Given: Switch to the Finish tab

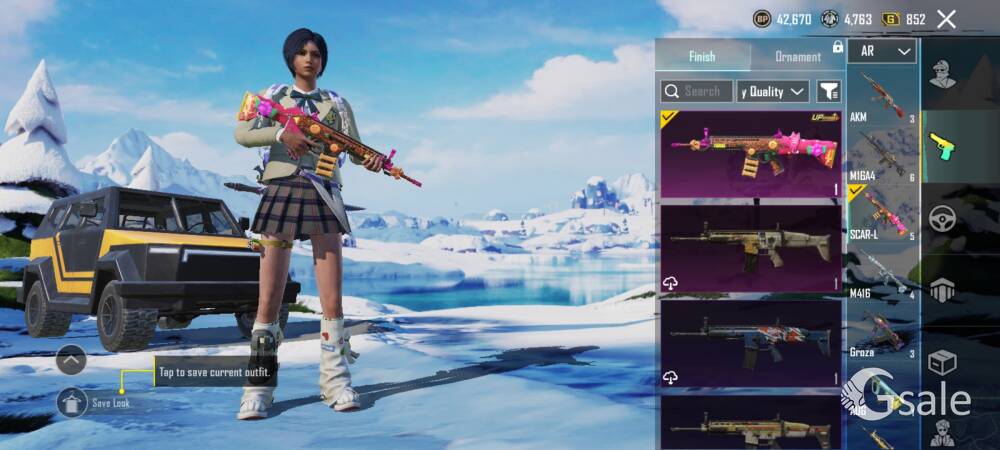Looking at the screenshot, I should click(x=702, y=57).
